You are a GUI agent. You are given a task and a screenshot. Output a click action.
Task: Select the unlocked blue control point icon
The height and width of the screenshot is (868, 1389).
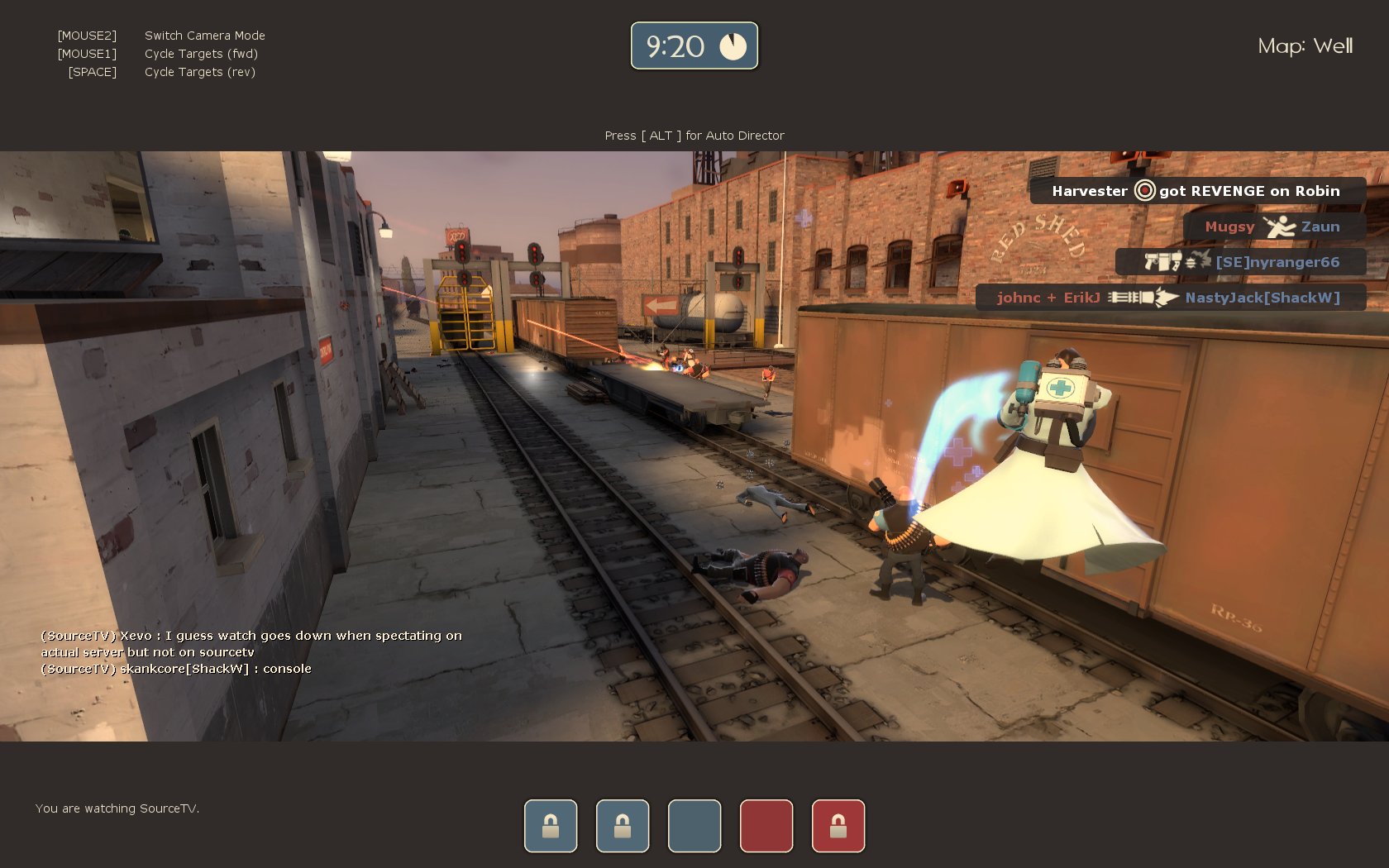pos(694,825)
